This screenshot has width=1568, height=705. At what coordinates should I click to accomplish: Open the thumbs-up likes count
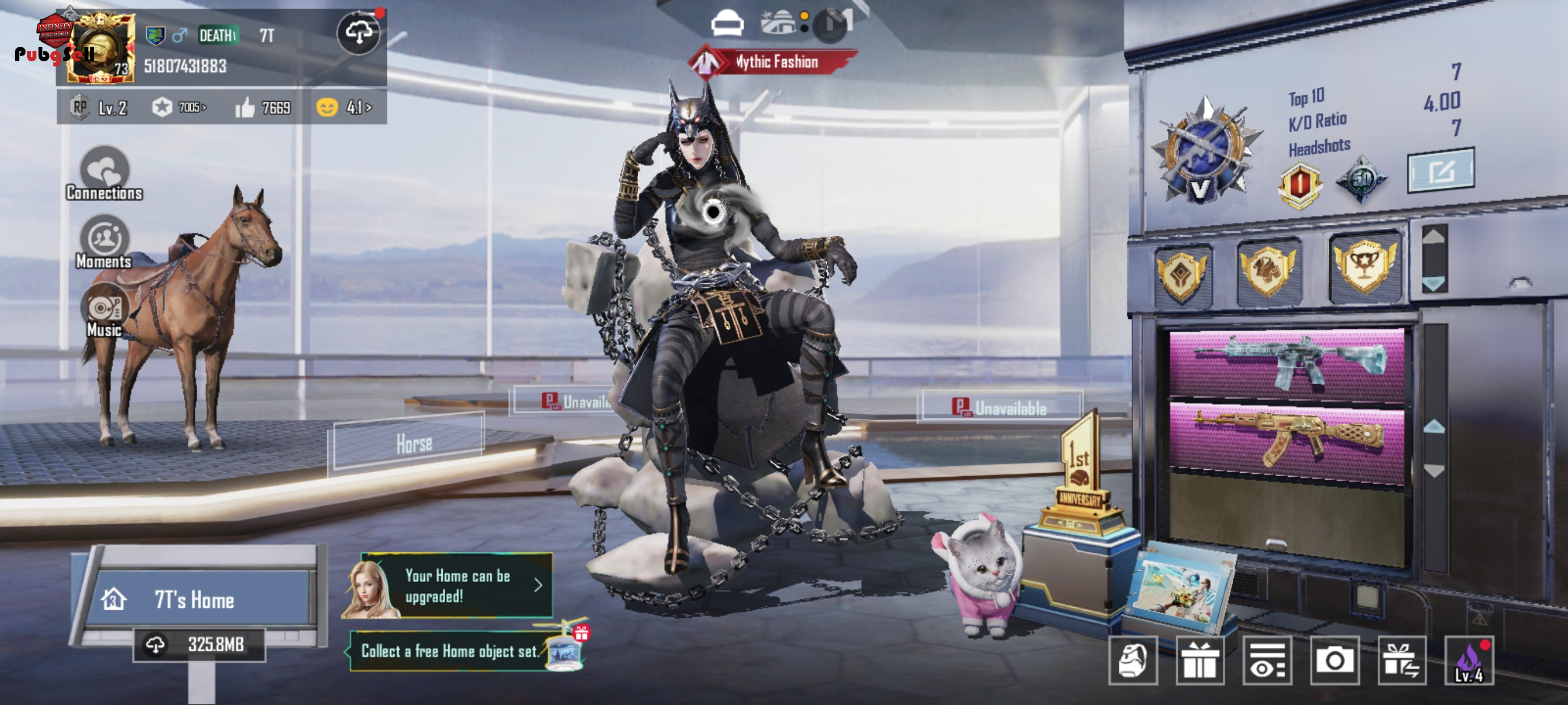263,107
